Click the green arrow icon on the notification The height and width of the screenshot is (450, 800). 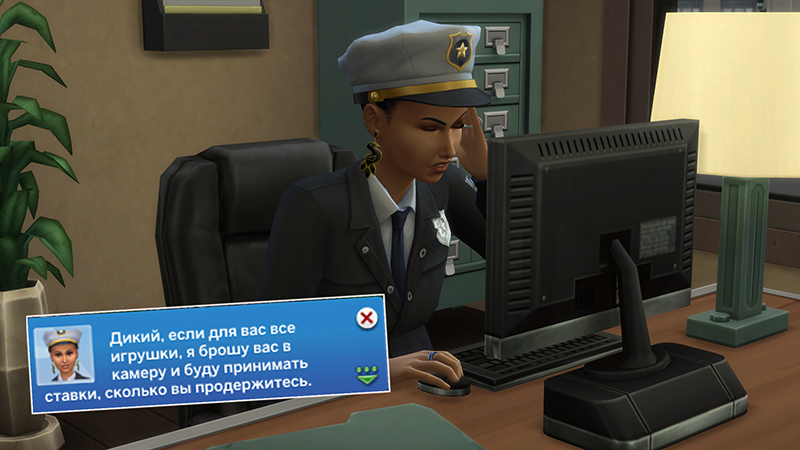pos(367,375)
